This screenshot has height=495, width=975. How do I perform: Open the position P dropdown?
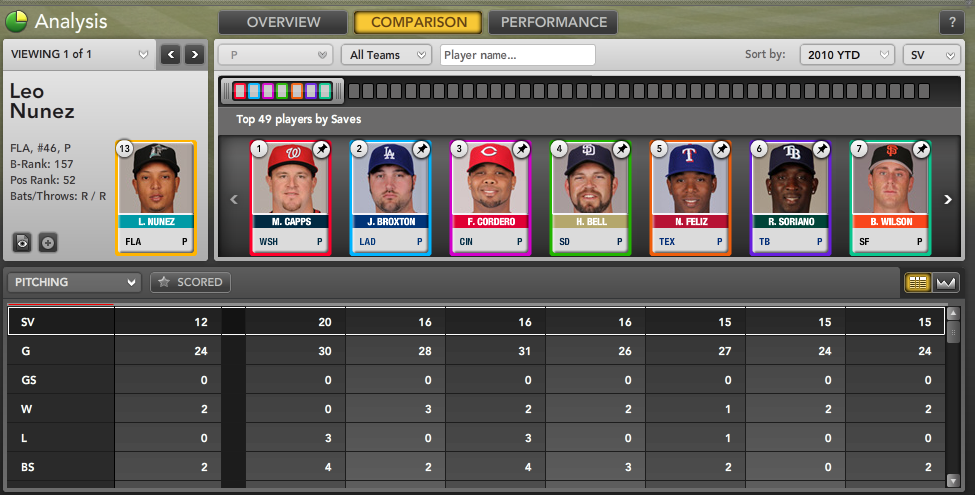pyautogui.click(x=275, y=55)
